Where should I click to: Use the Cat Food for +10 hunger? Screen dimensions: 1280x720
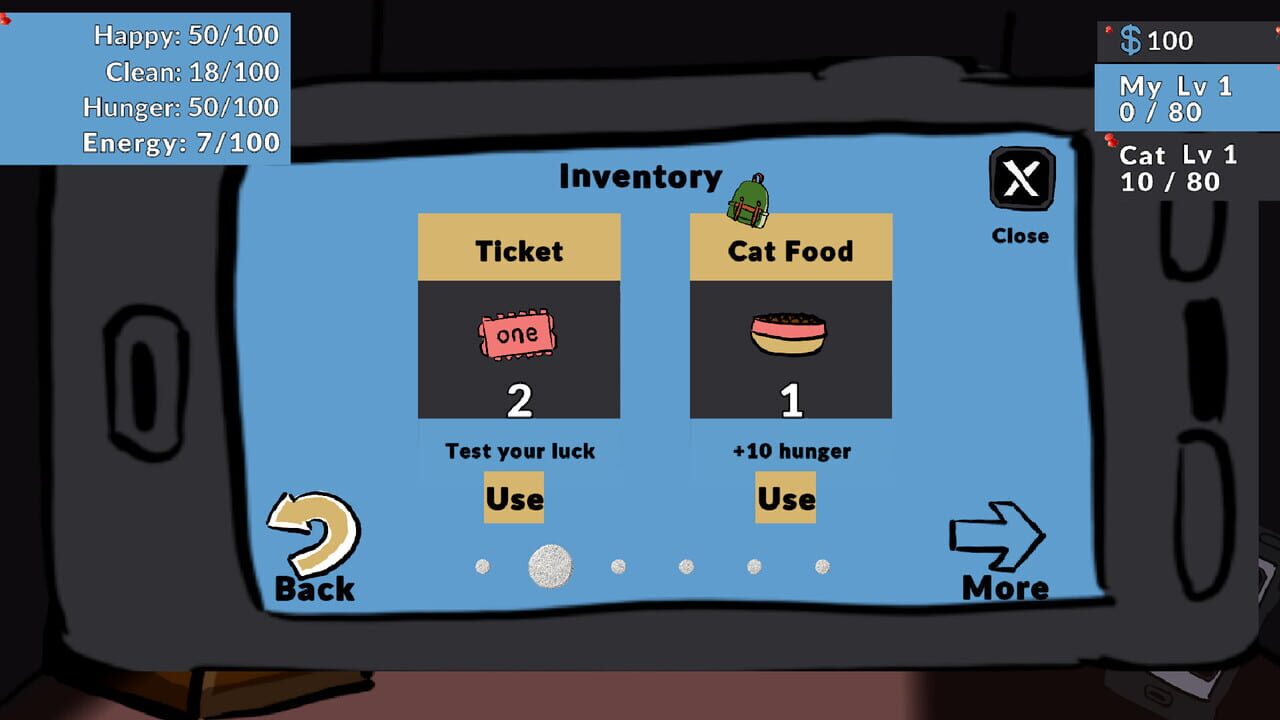point(786,497)
